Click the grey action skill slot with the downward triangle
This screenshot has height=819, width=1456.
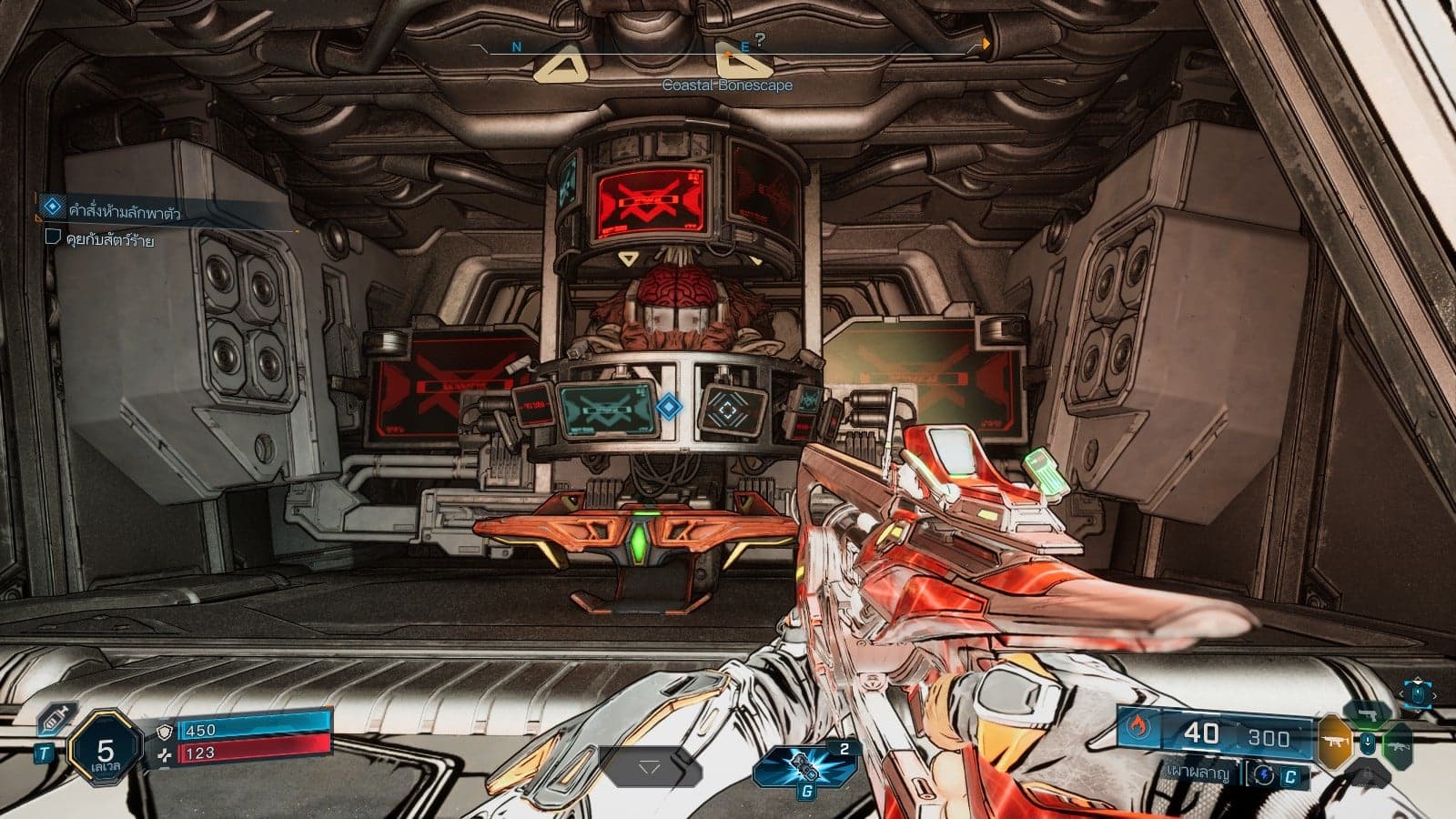(648, 768)
